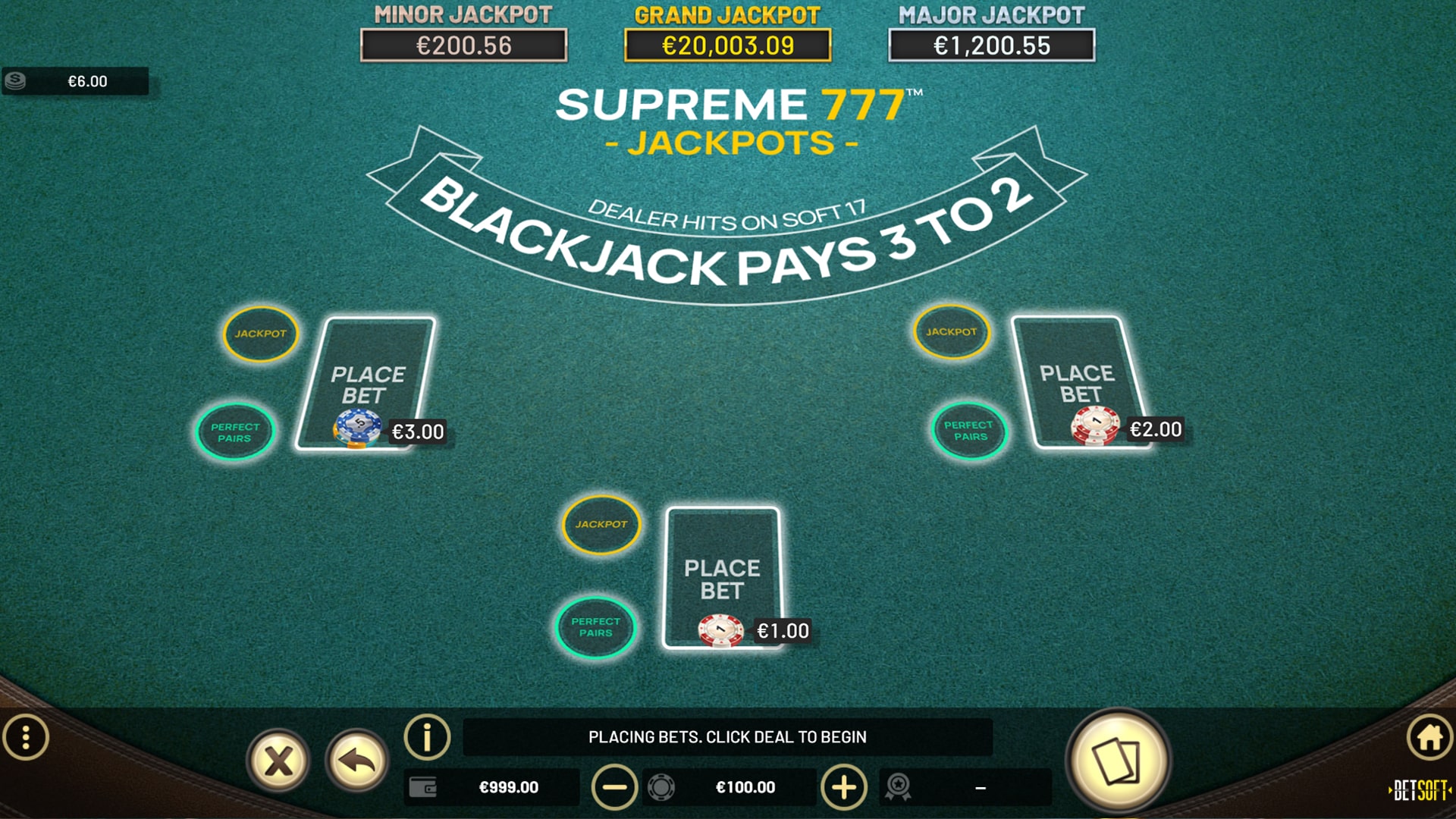Click the award ribbon icon
The width and height of the screenshot is (1456, 819).
point(898,787)
